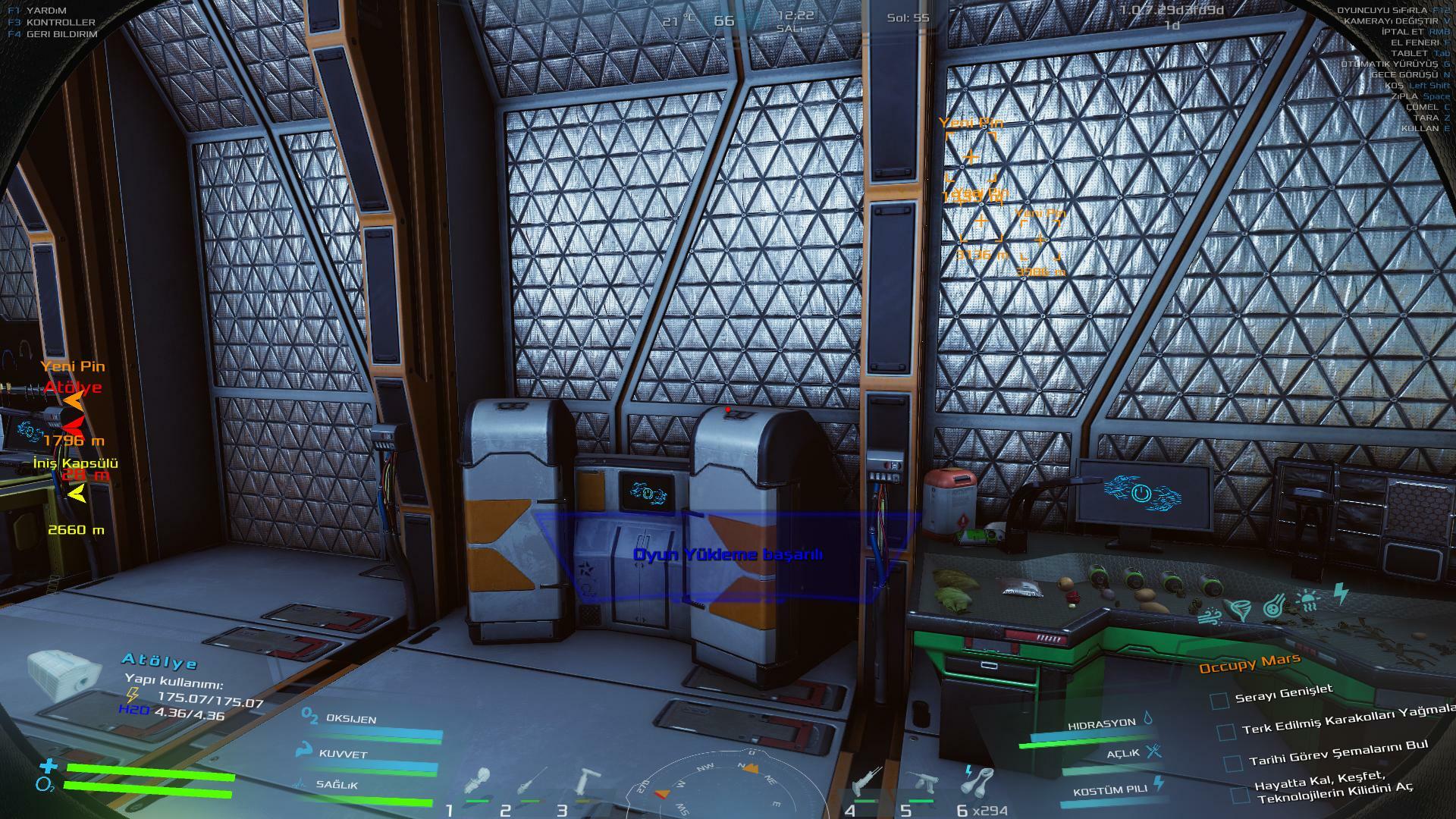Click the tornado weather status icon
The width and height of the screenshot is (1456, 819).
click(1241, 610)
